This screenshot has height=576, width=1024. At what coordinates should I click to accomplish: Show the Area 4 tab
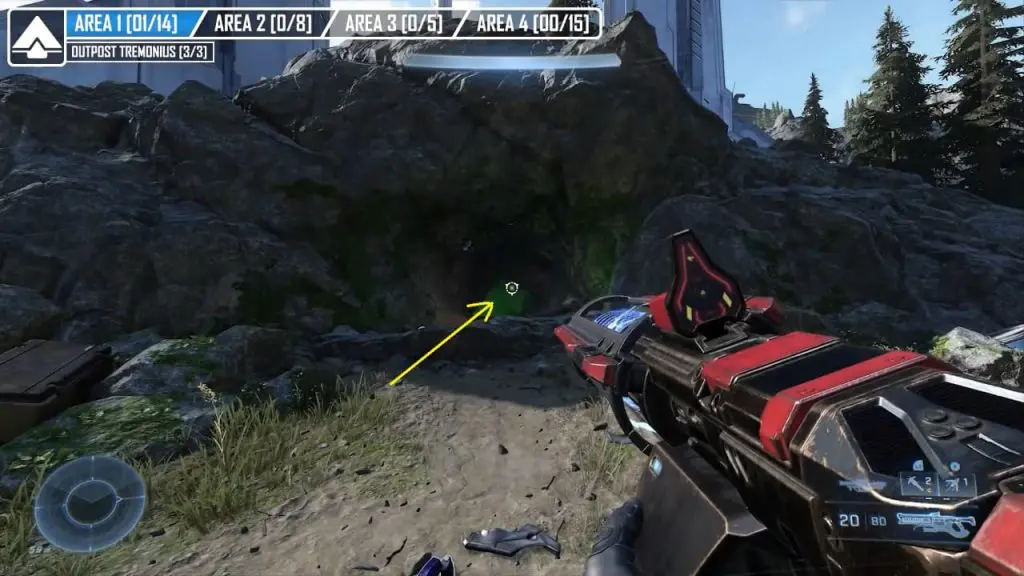coord(531,23)
